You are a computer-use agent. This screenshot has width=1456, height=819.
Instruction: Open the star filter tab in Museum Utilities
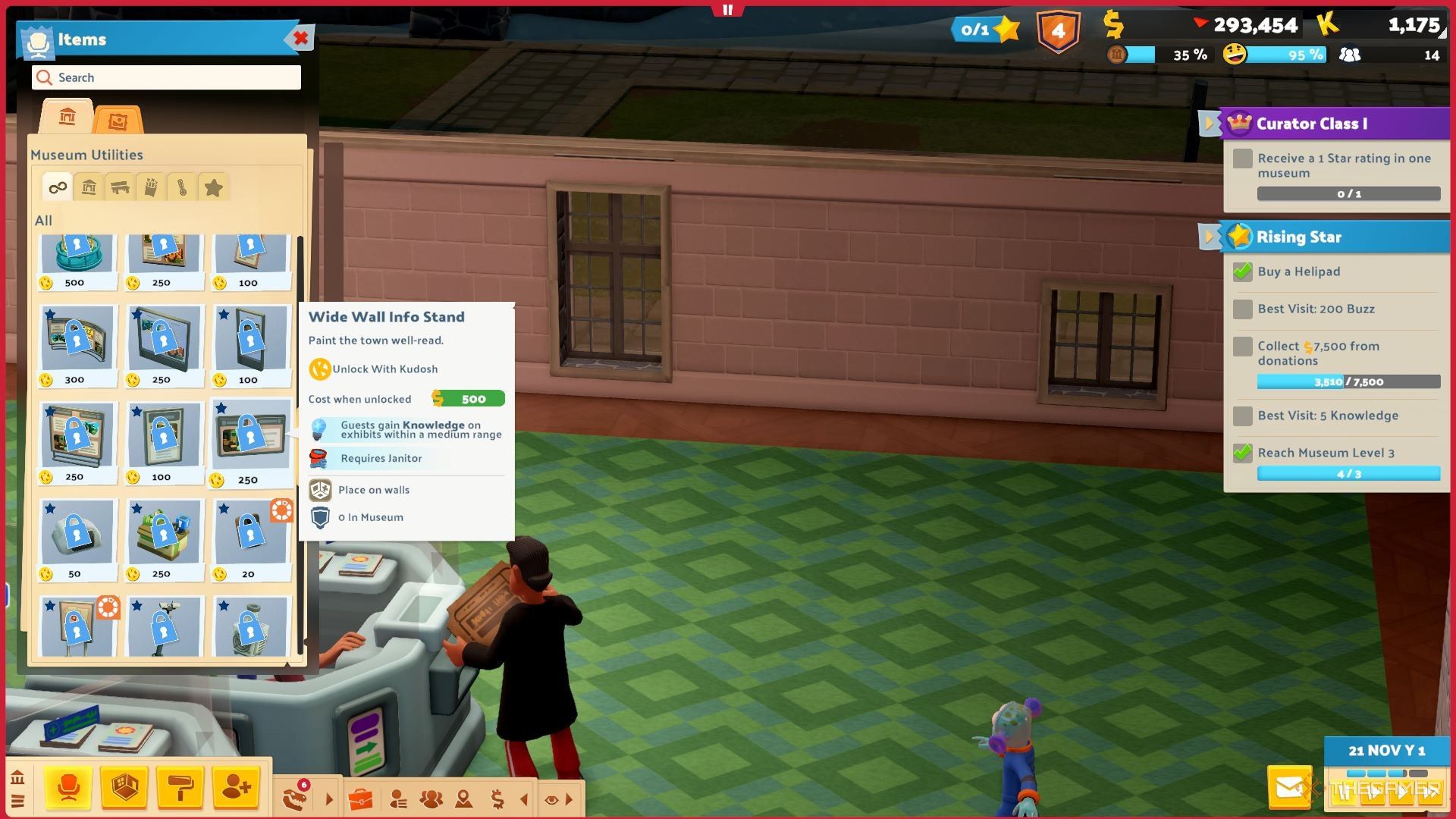[x=213, y=187]
